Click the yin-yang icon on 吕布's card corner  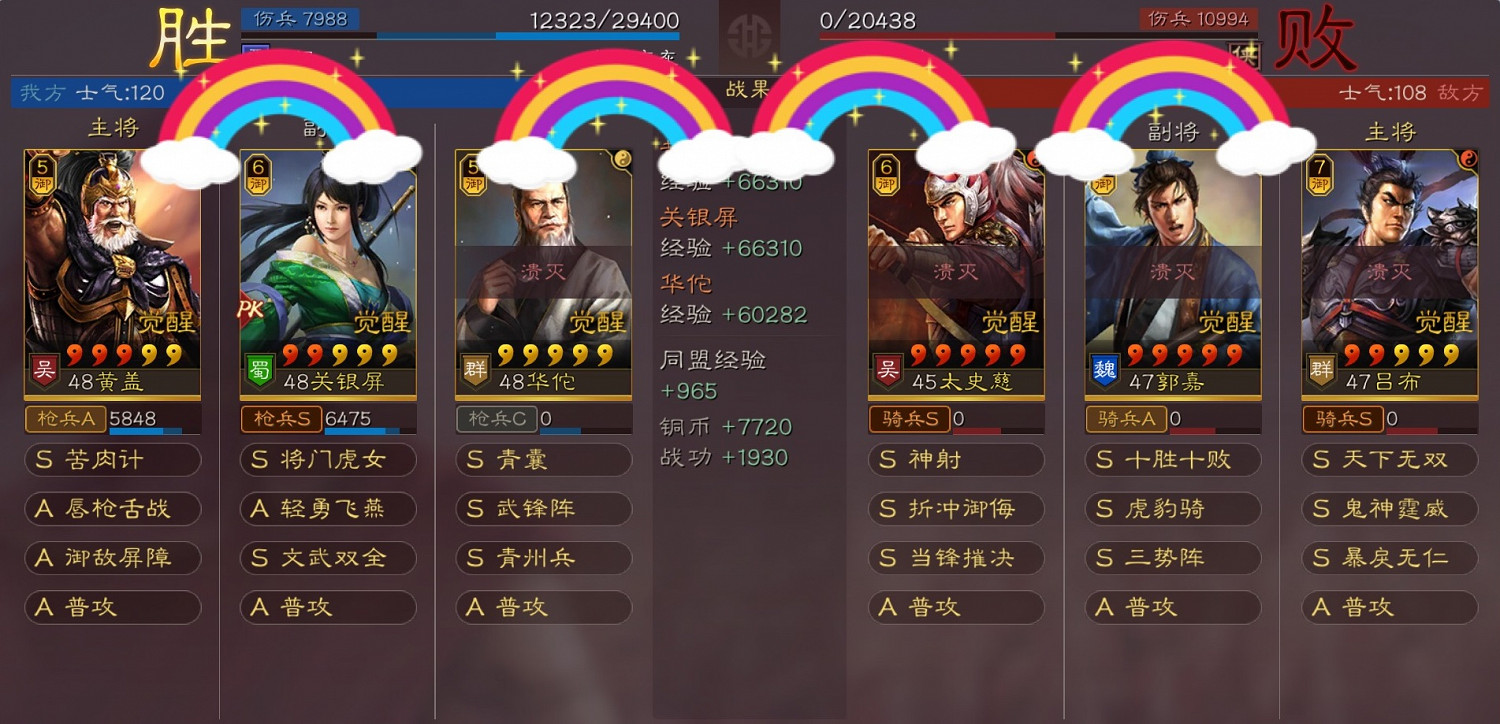[1470, 160]
